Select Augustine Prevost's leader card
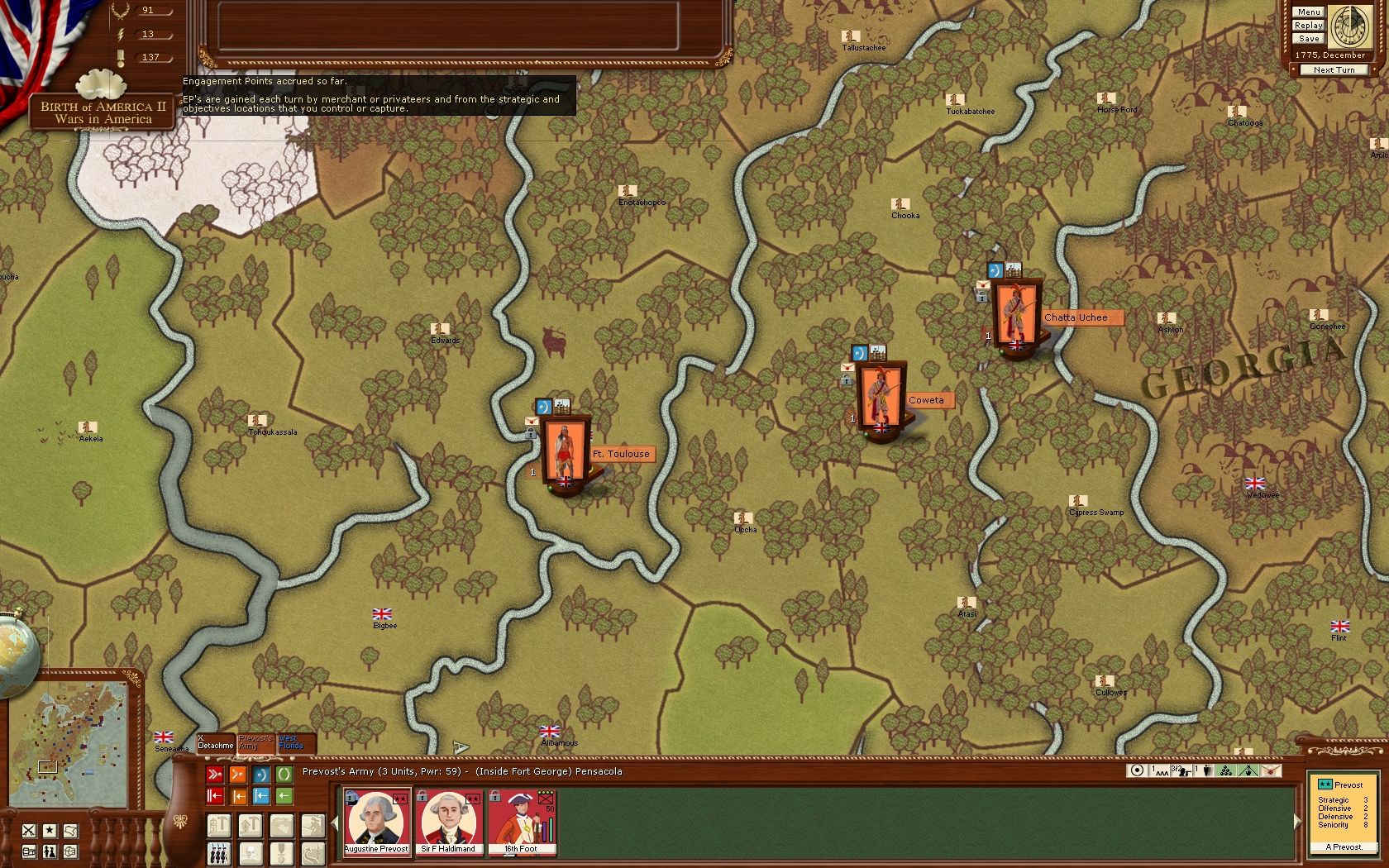1389x868 pixels. tap(376, 822)
